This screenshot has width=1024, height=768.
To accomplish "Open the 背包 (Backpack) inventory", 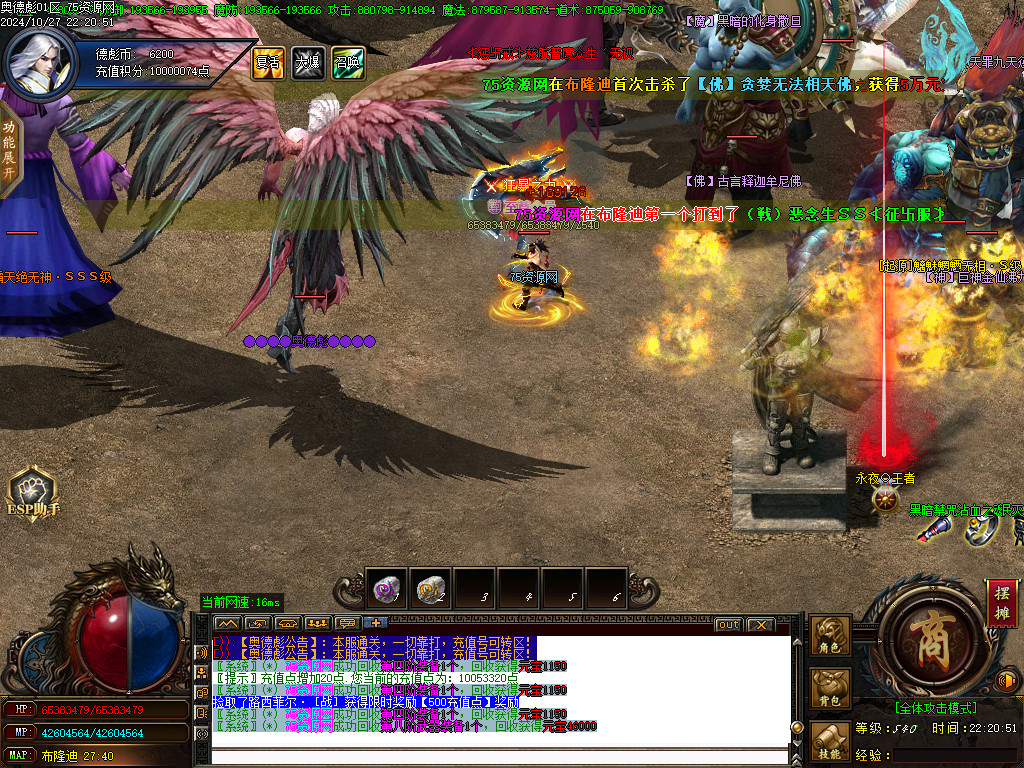I will point(830,689).
